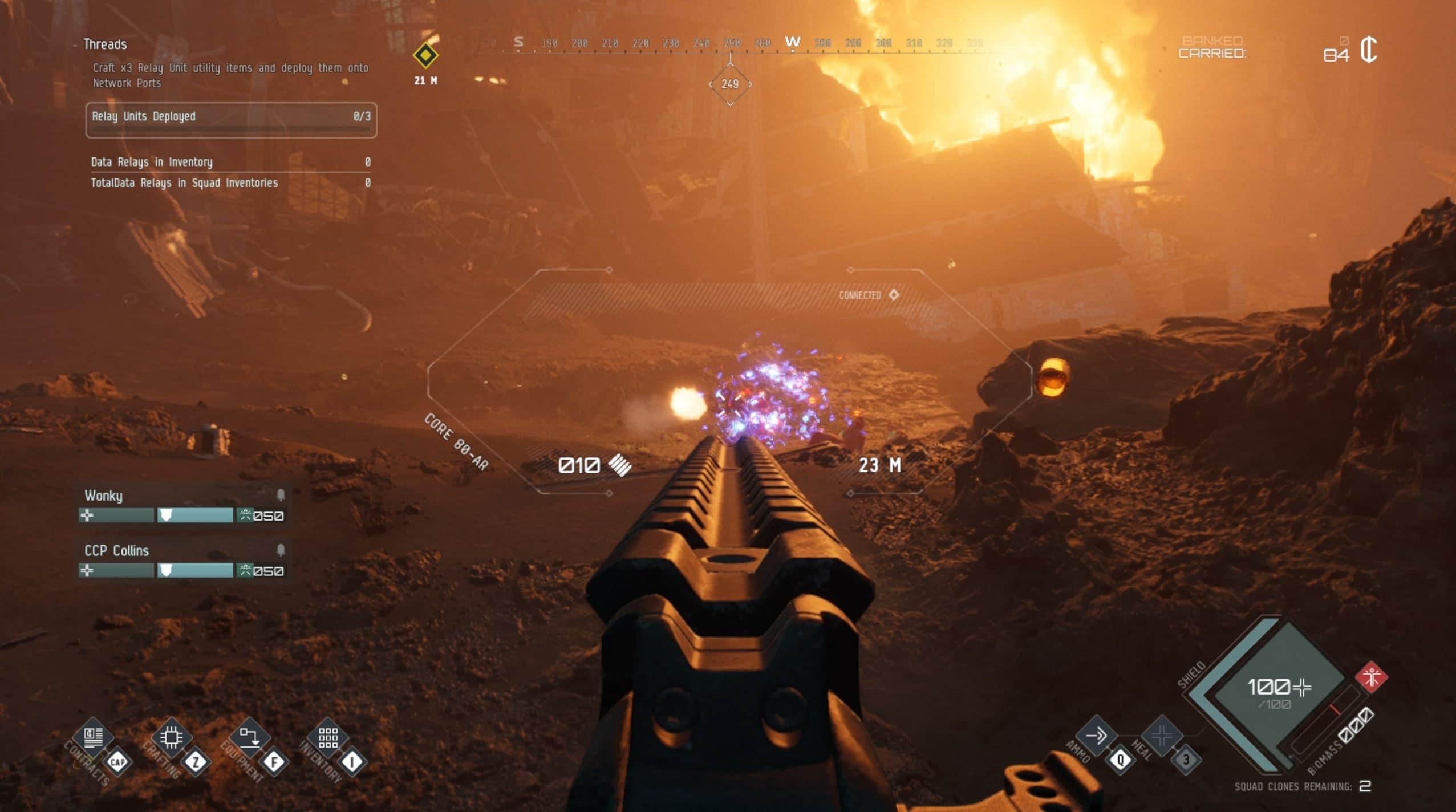Use the Heal cross icon
This screenshot has height=812, width=1456.
pyautogui.click(x=1161, y=736)
